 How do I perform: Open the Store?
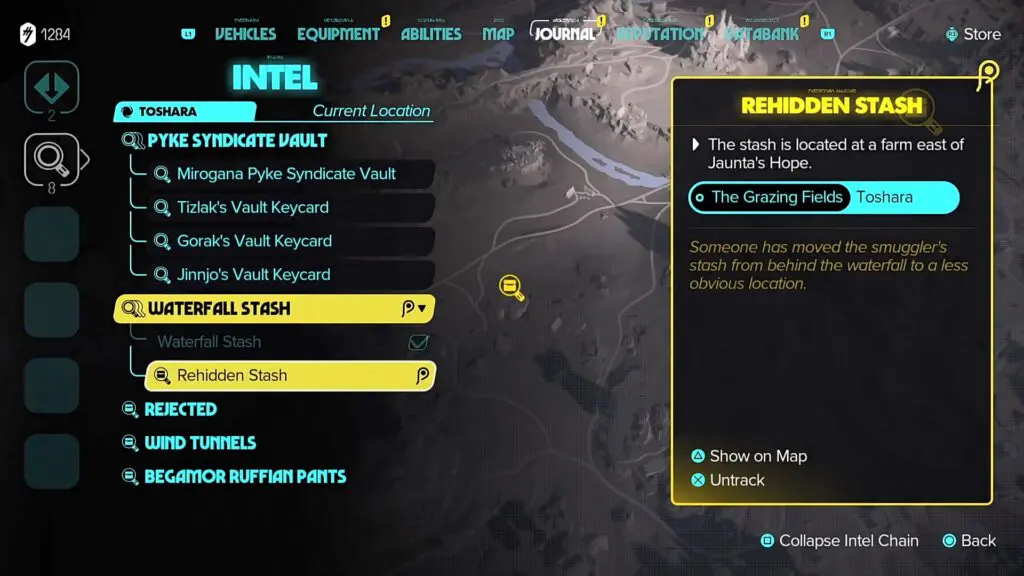(x=972, y=34)
